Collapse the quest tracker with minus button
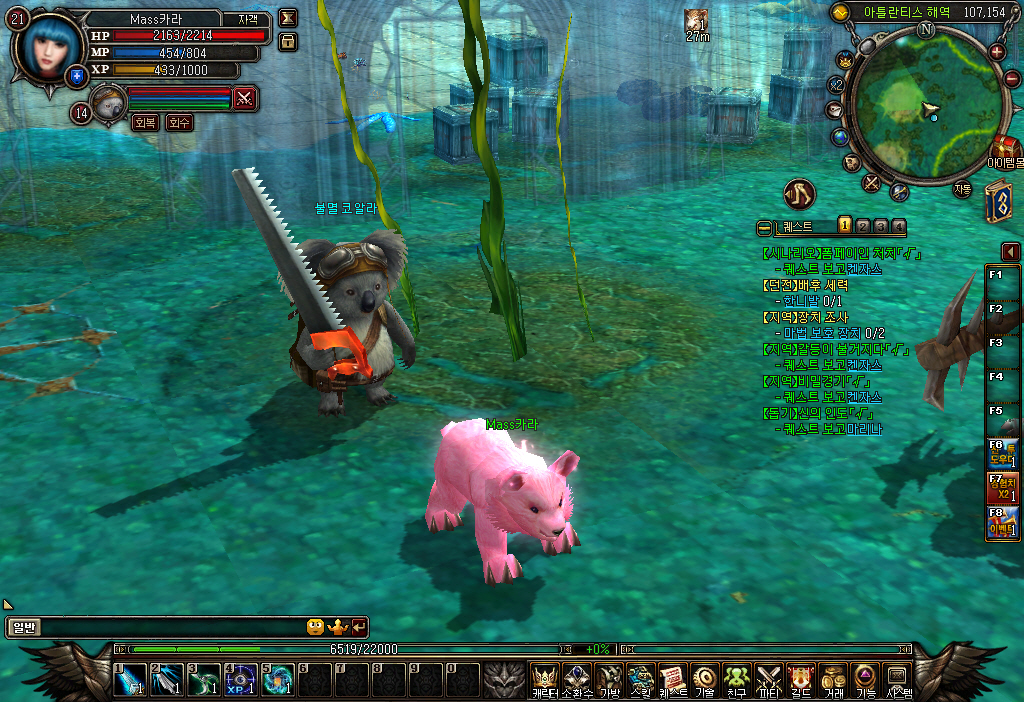Viewport: 1024px width, 702px height. (765, 227)
